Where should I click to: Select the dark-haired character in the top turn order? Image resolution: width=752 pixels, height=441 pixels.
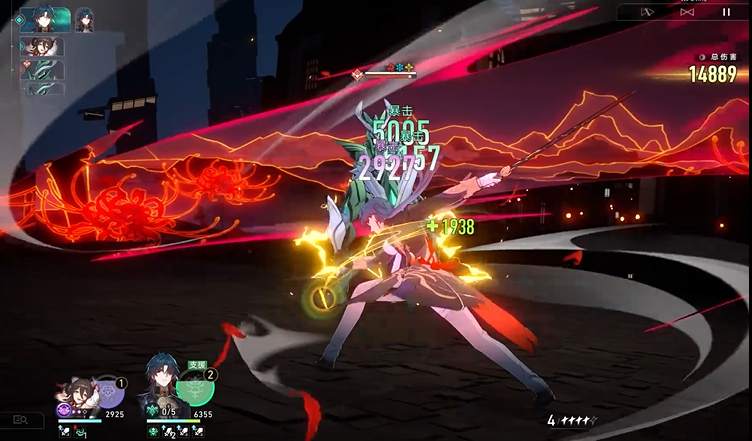(x=45, y=20)
